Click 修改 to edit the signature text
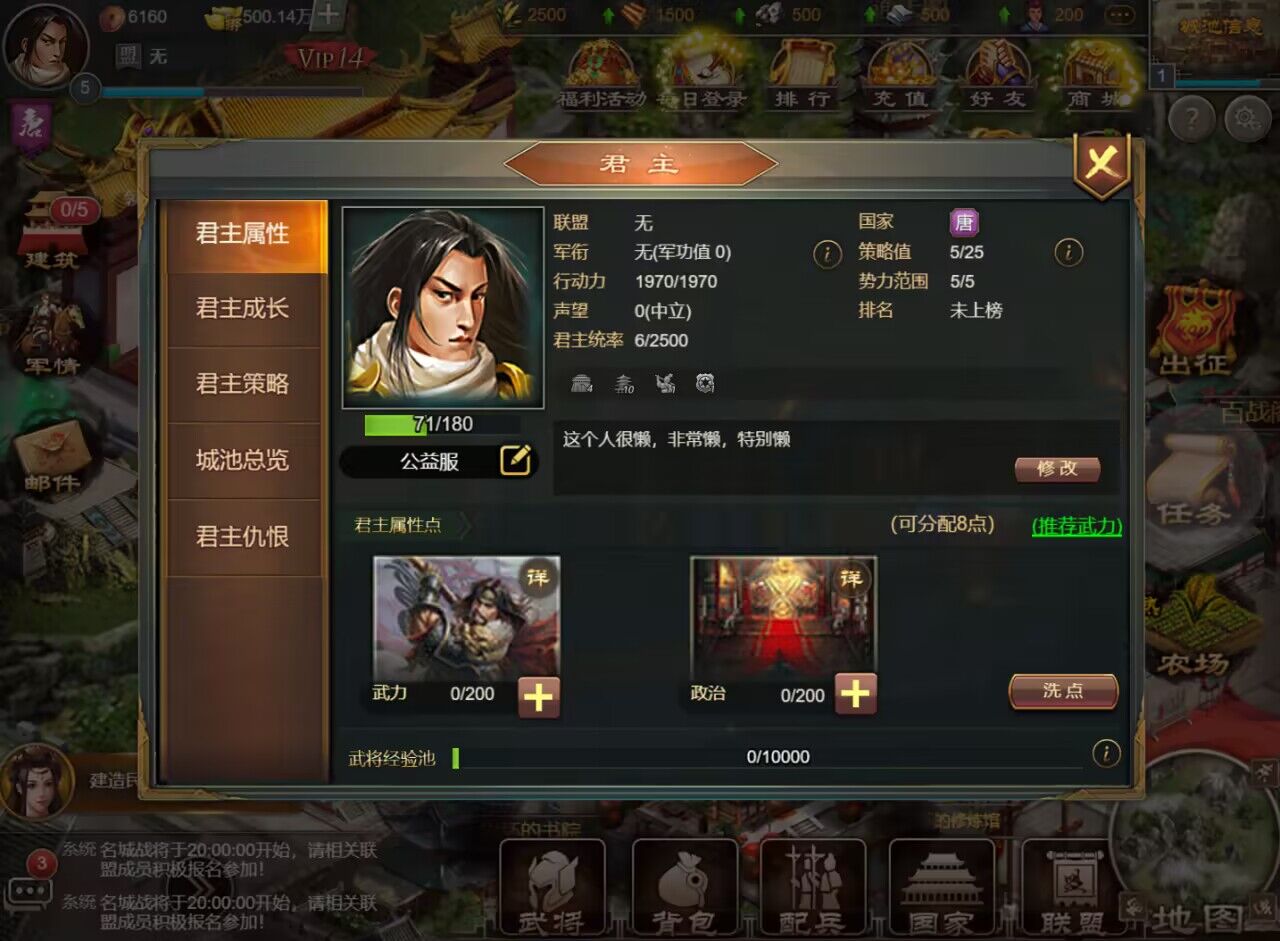 pos(1057,468)
